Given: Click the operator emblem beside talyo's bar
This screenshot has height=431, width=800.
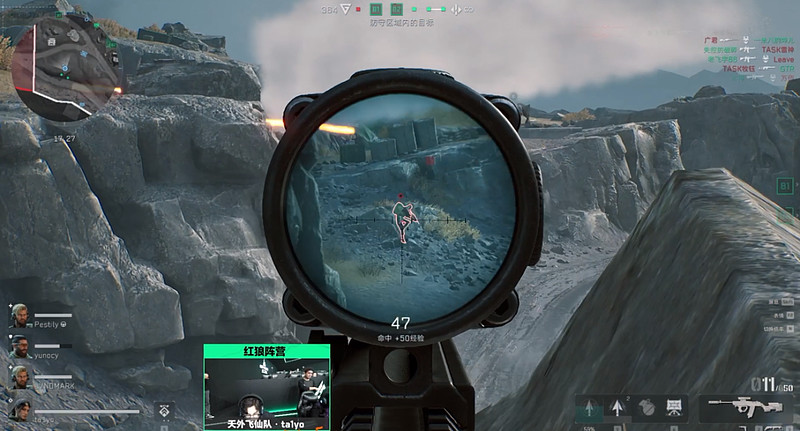Looking at the screenshot, I should [x=165, y=409].
